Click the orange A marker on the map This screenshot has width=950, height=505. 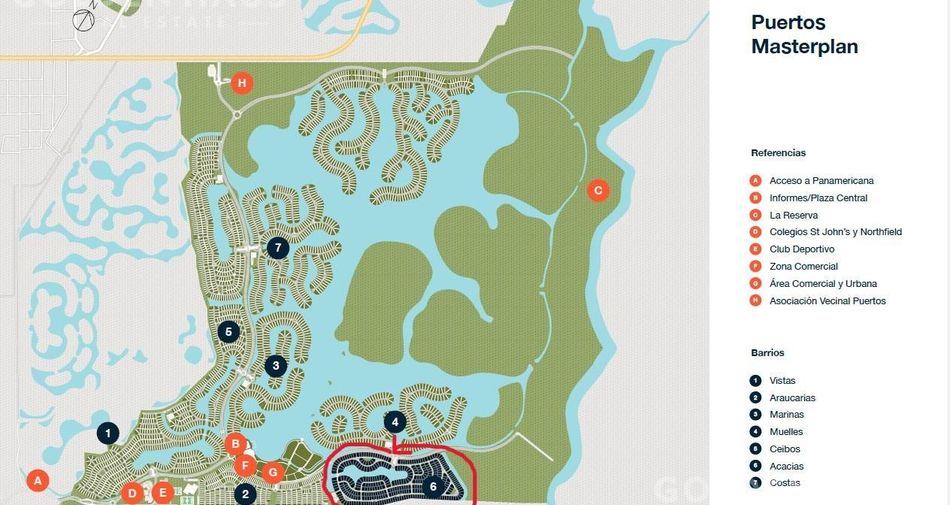pyautogui.click(x=38, y=481)
